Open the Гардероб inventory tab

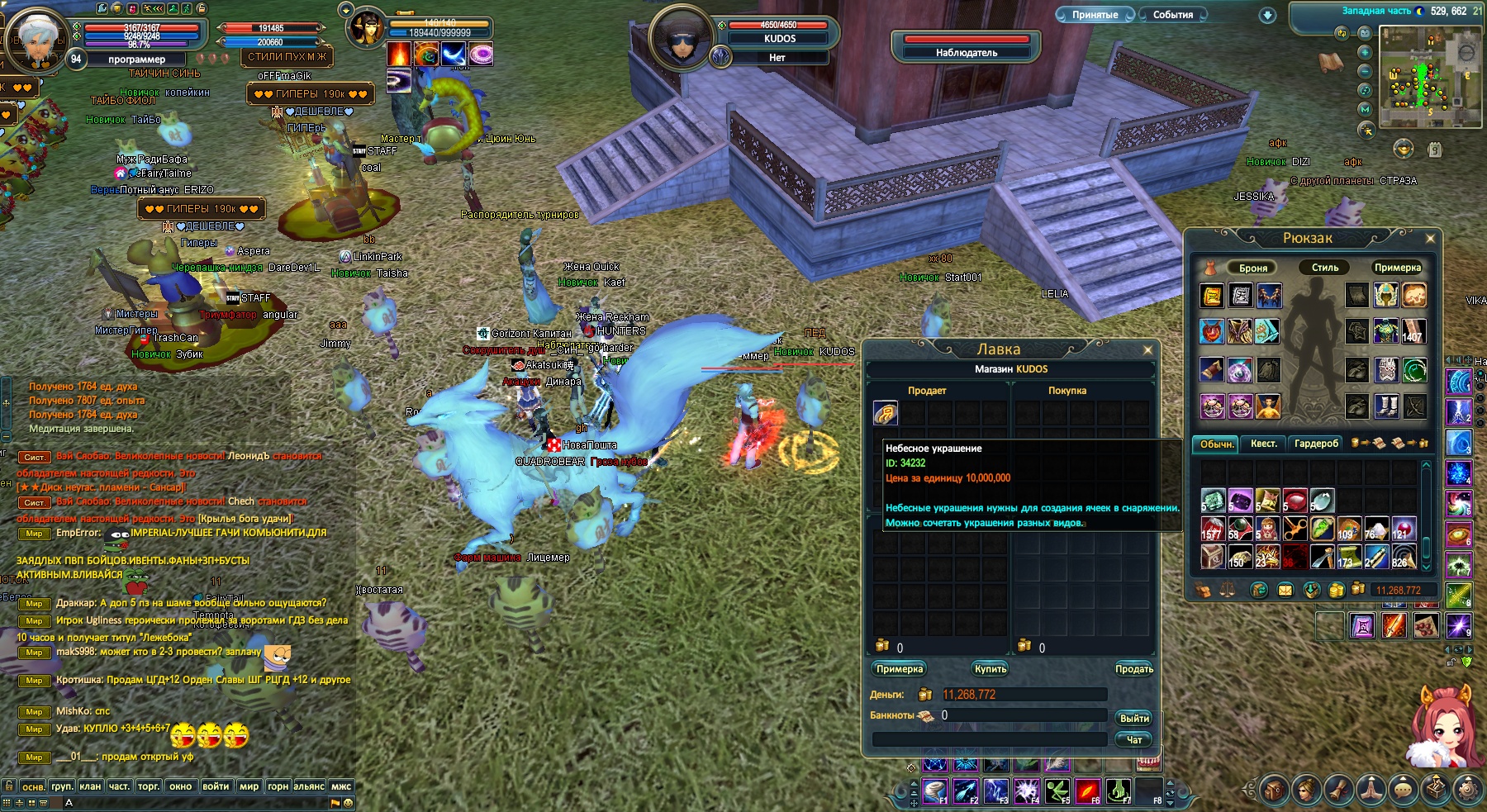tap(1316, 444)
